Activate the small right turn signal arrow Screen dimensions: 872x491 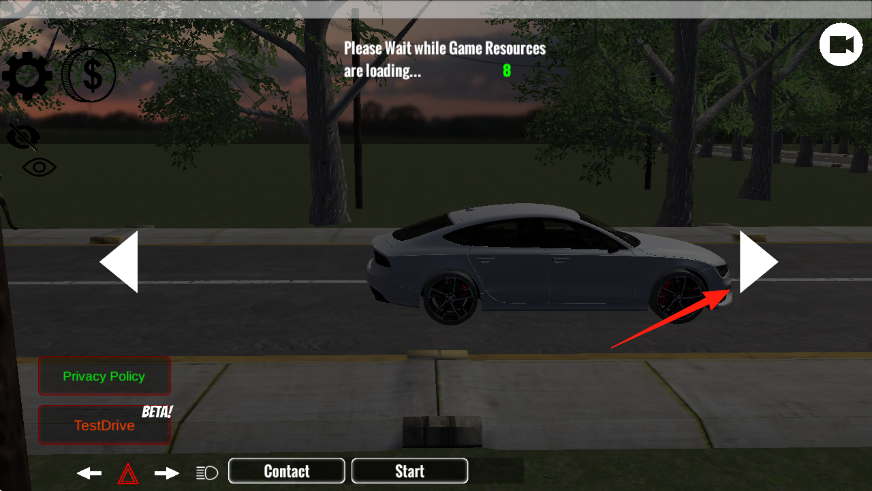pos(166,473)
